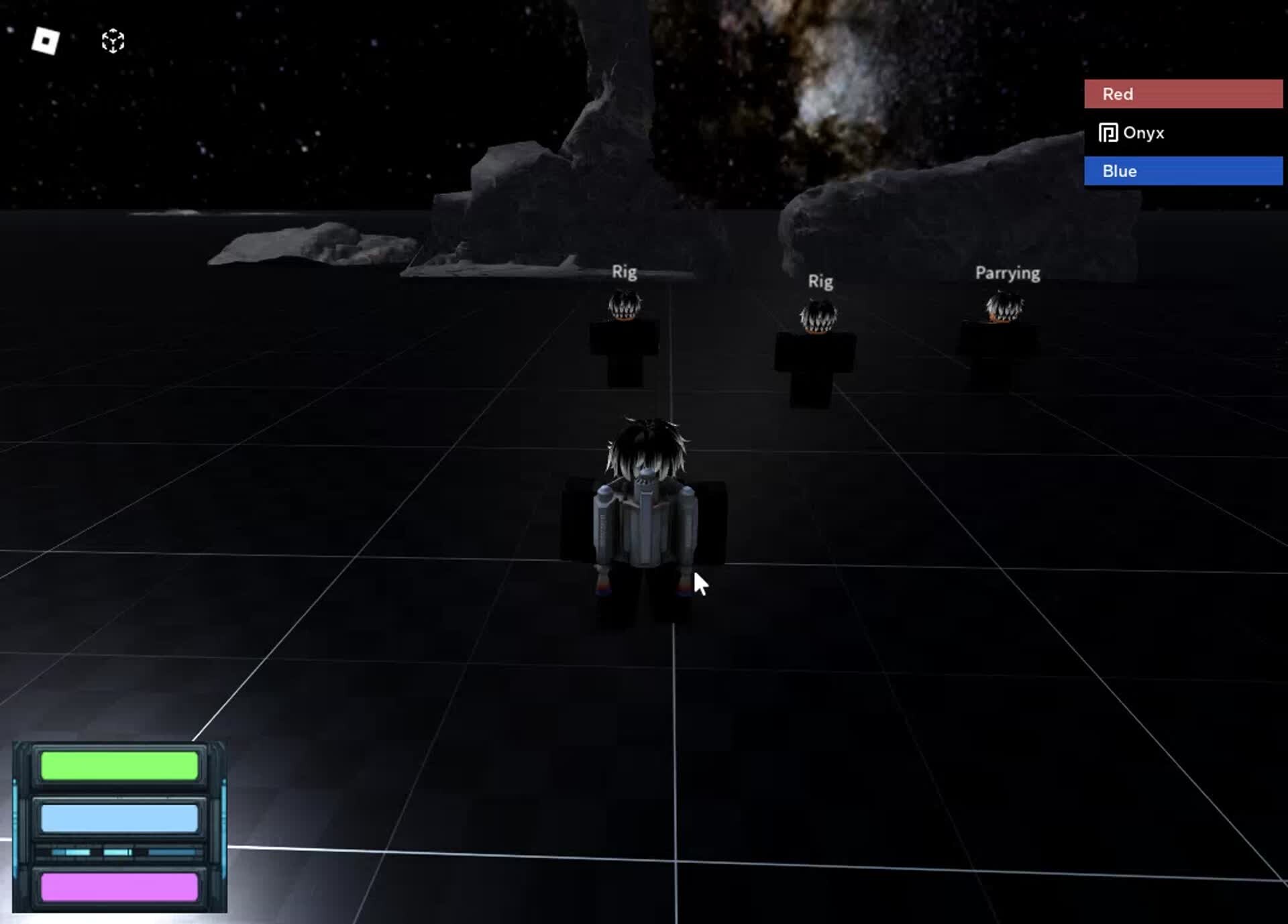Viewport: 1288px width, 924px height.
Task: Open the Roblox menu logo button
Action: click(x=46, y=41)
